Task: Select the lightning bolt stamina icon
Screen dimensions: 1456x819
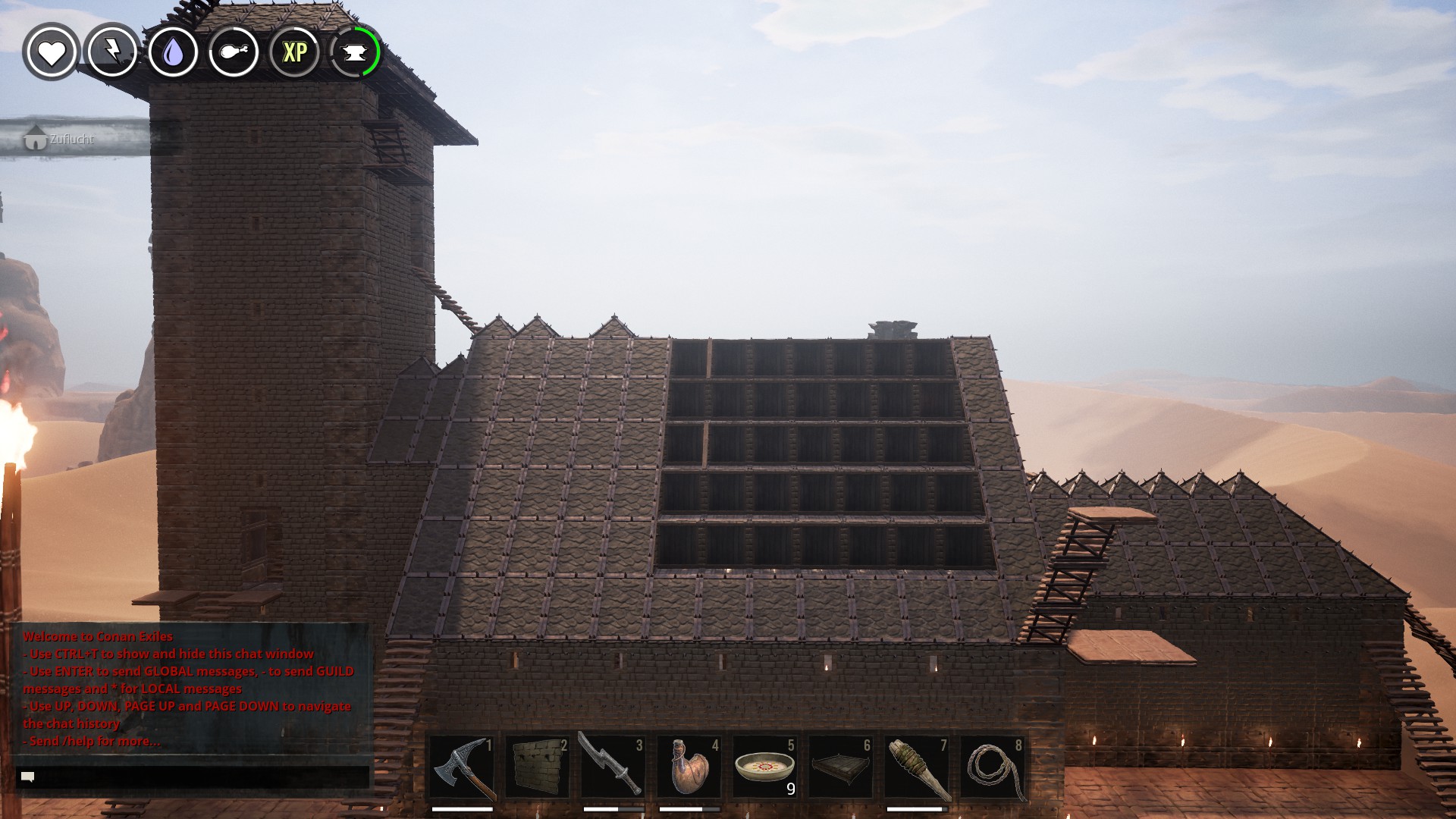Action: (x=112, y=52)
